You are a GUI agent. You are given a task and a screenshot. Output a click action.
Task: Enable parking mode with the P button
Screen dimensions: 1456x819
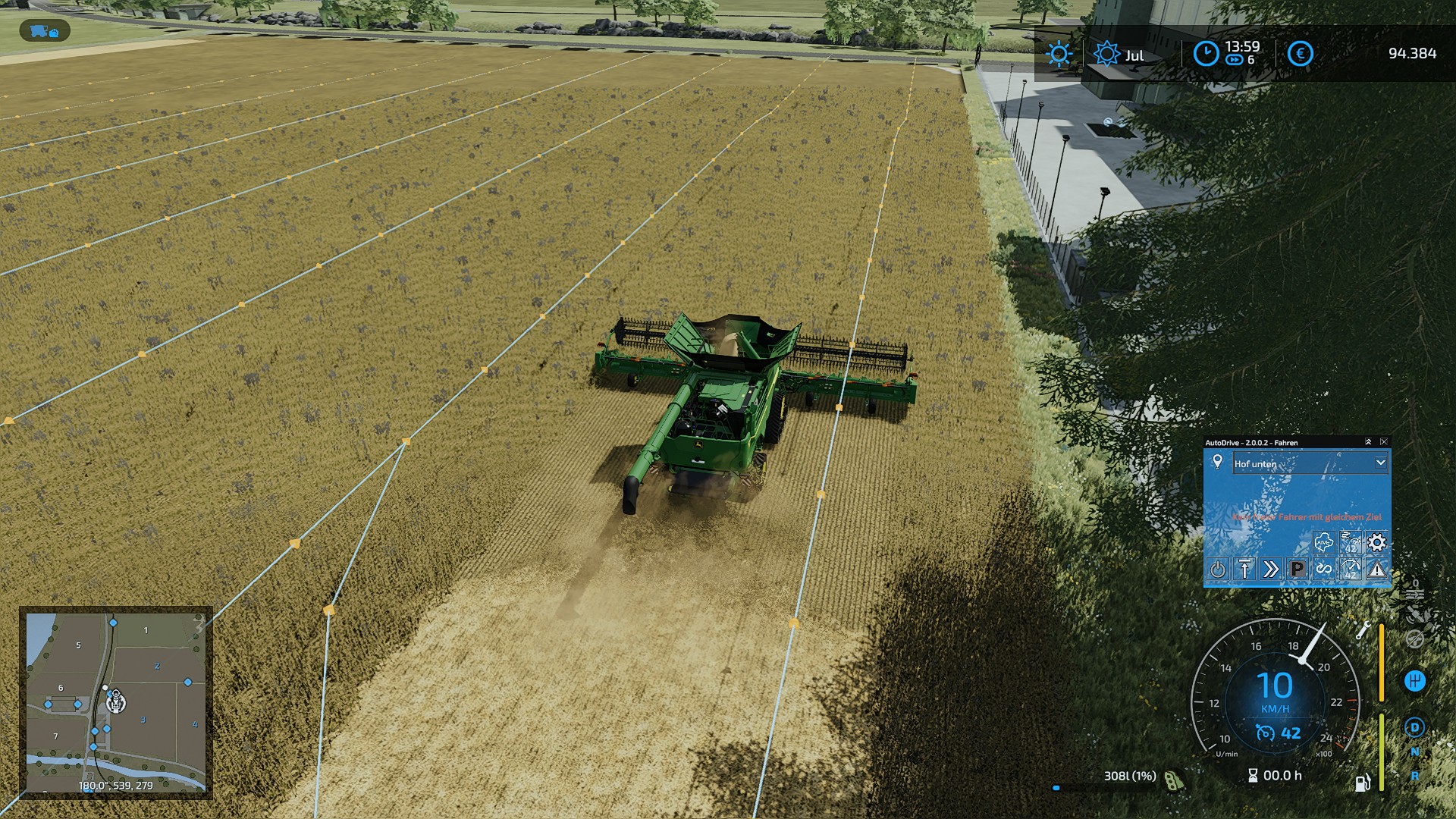[1298, 569]
